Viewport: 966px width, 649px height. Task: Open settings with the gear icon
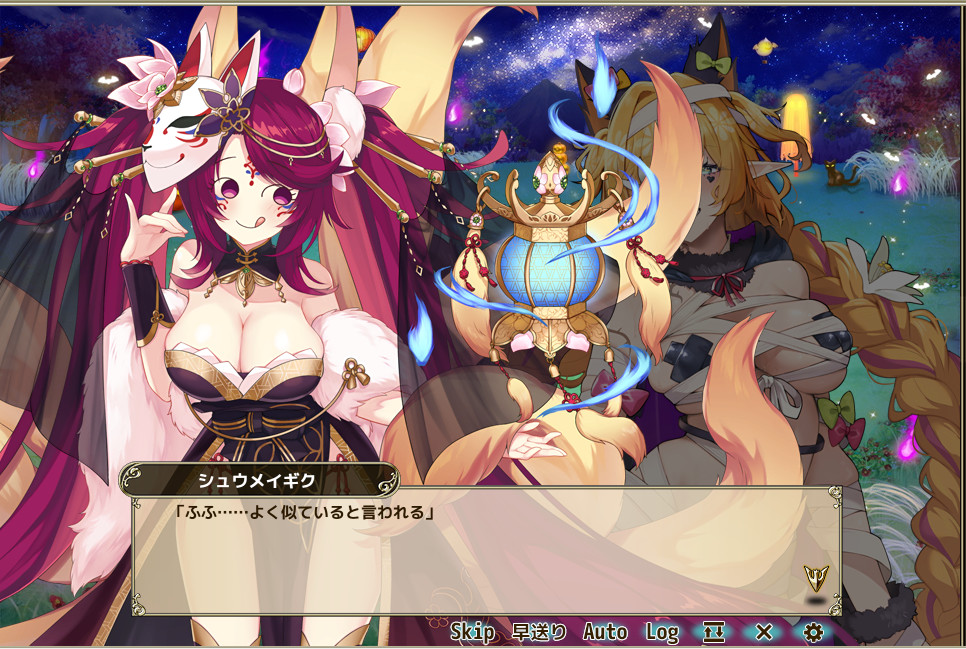813,632
